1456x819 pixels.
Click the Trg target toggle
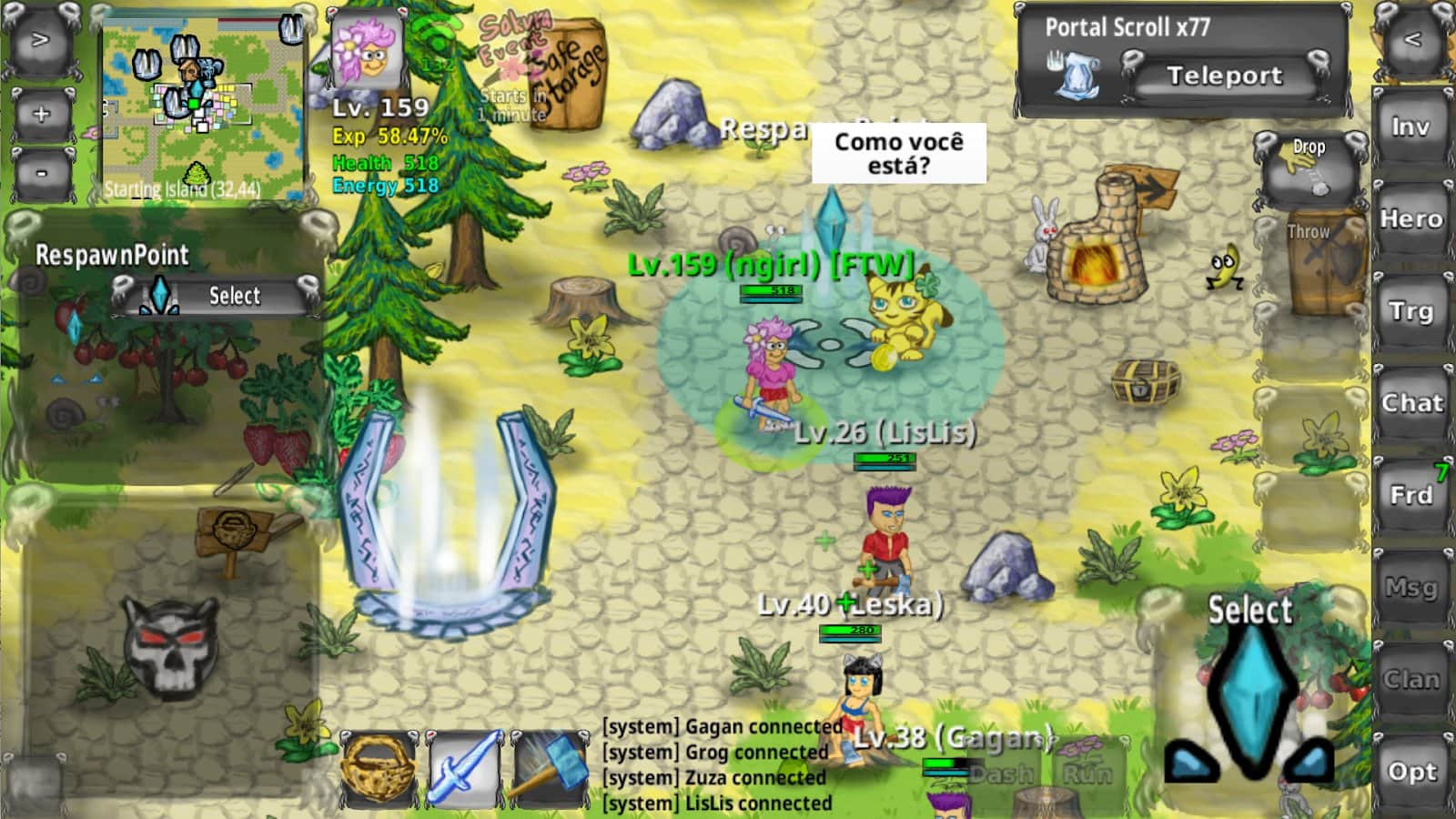coord(1411,310)
